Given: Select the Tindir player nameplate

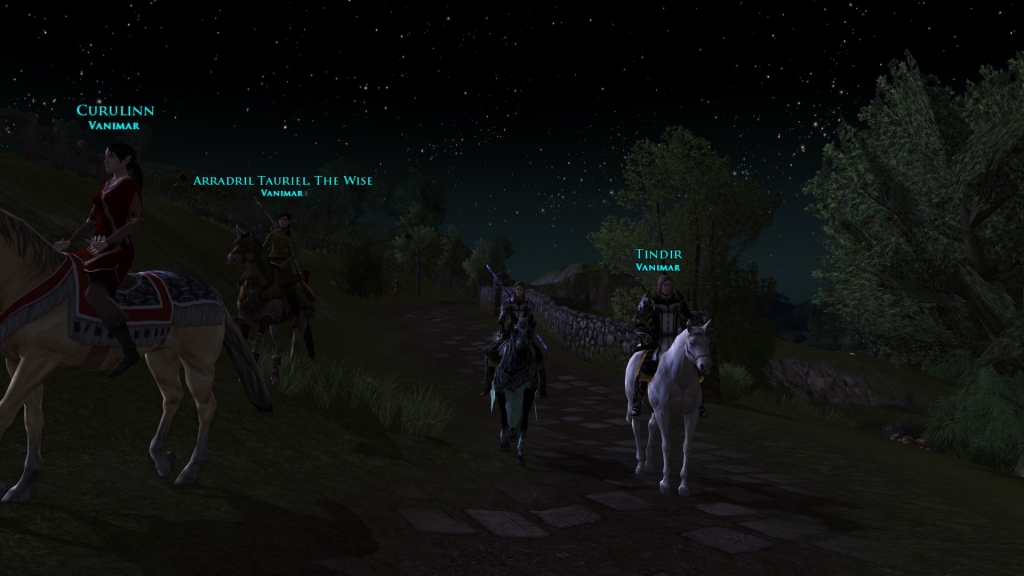Looking at the screenshot, I should tap(657, 254).
